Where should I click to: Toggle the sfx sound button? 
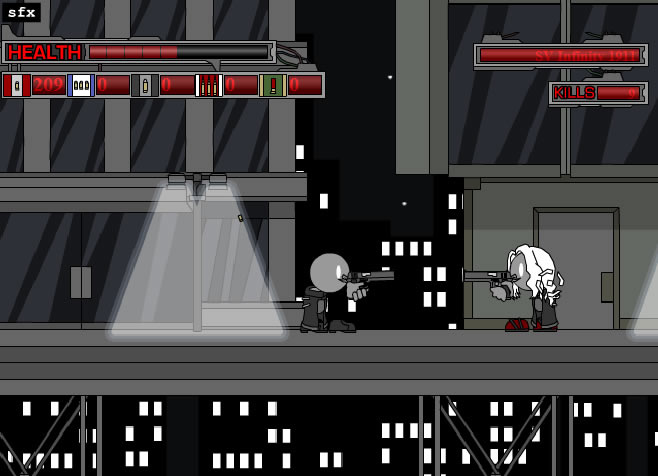(20, 12)
